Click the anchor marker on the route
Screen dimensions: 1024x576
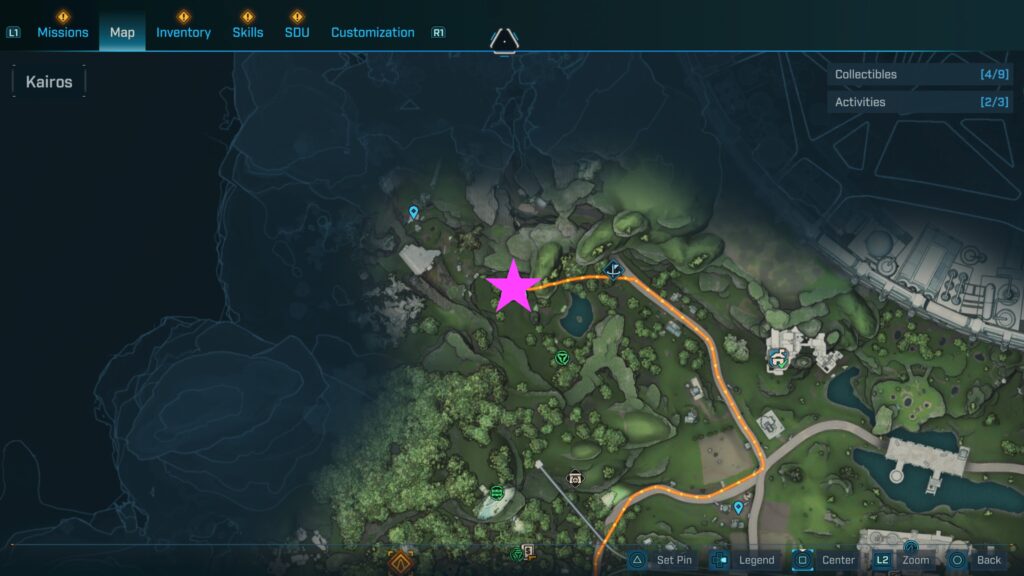(x=614, y=269)
